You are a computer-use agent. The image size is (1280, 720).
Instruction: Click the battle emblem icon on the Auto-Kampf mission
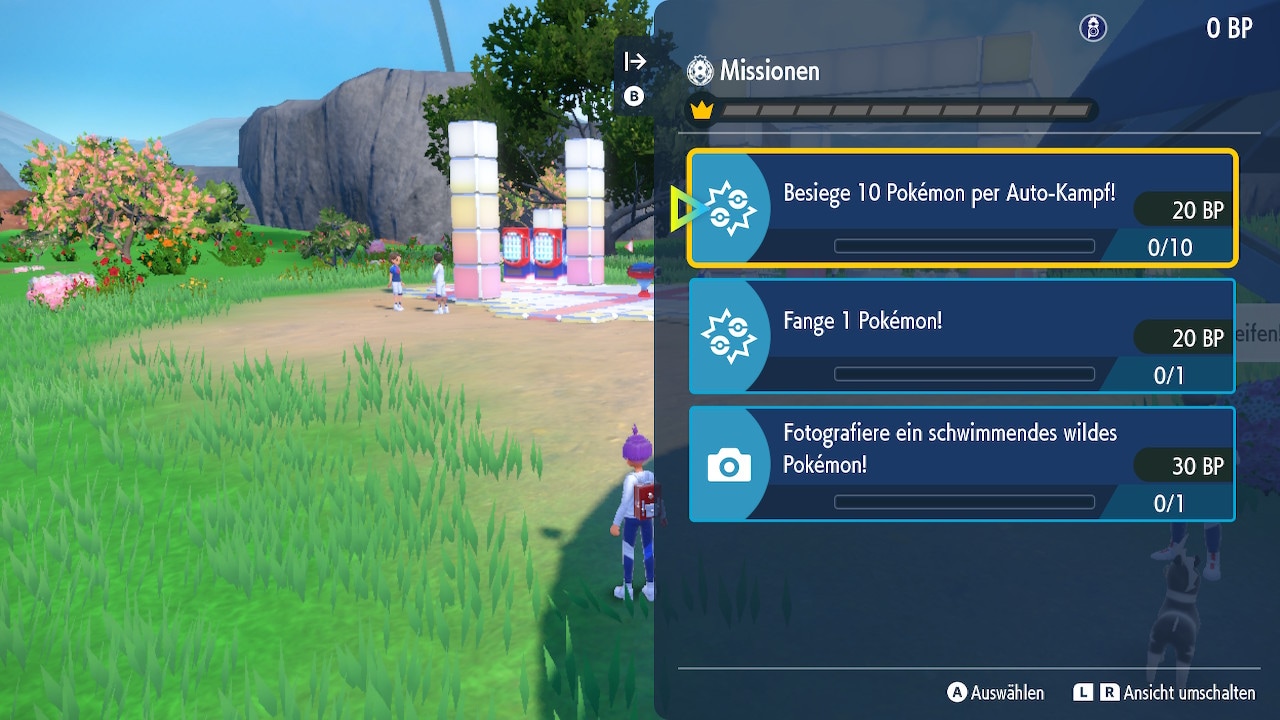tap(728, 207)
